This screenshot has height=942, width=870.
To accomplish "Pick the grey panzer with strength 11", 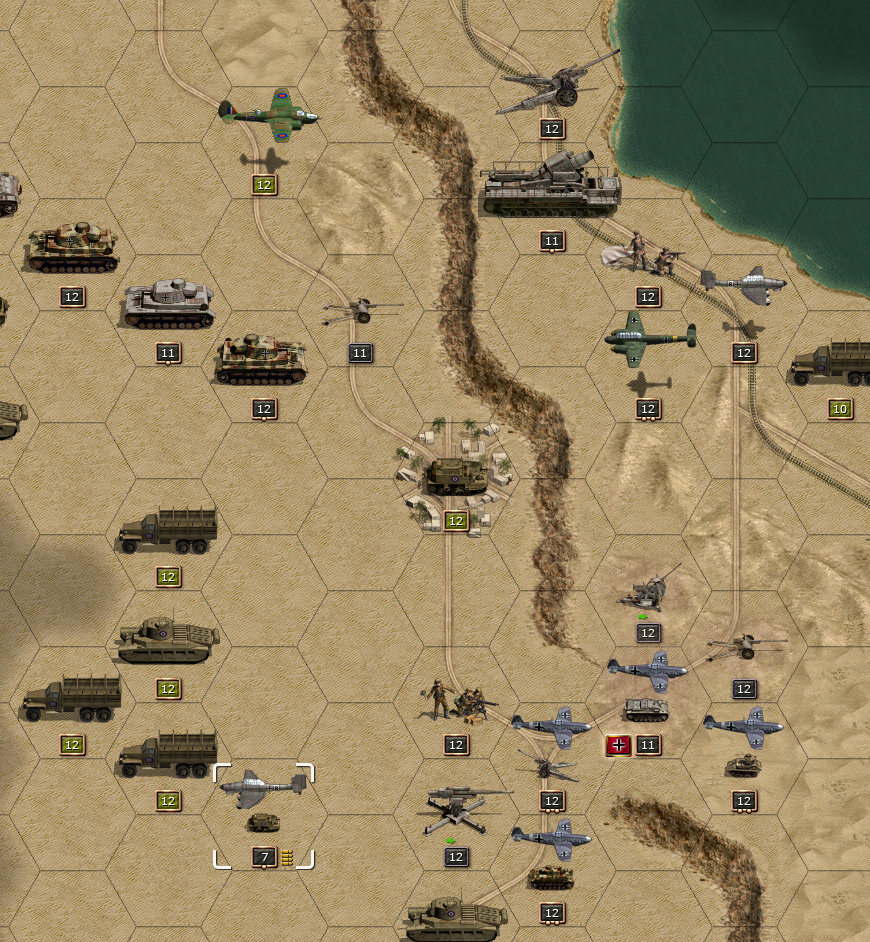I will (168, 302).
